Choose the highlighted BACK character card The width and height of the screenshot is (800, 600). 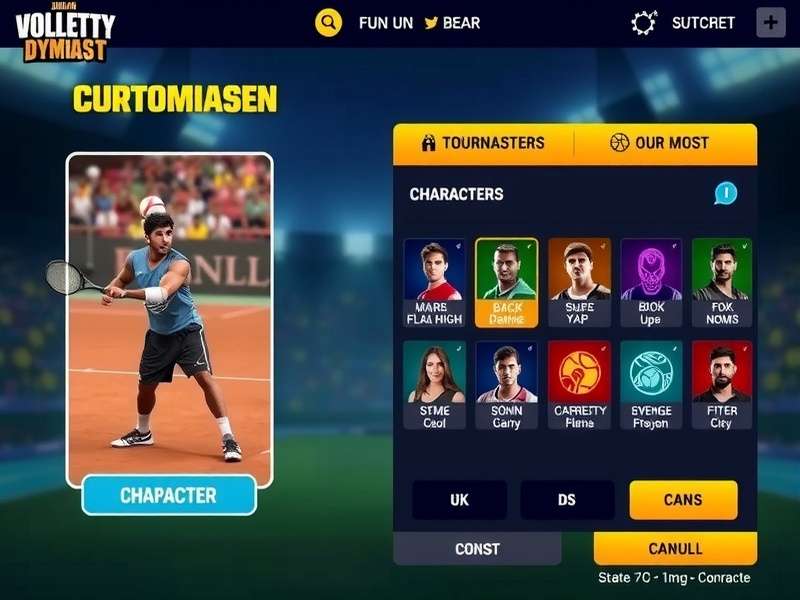(506, 282)
